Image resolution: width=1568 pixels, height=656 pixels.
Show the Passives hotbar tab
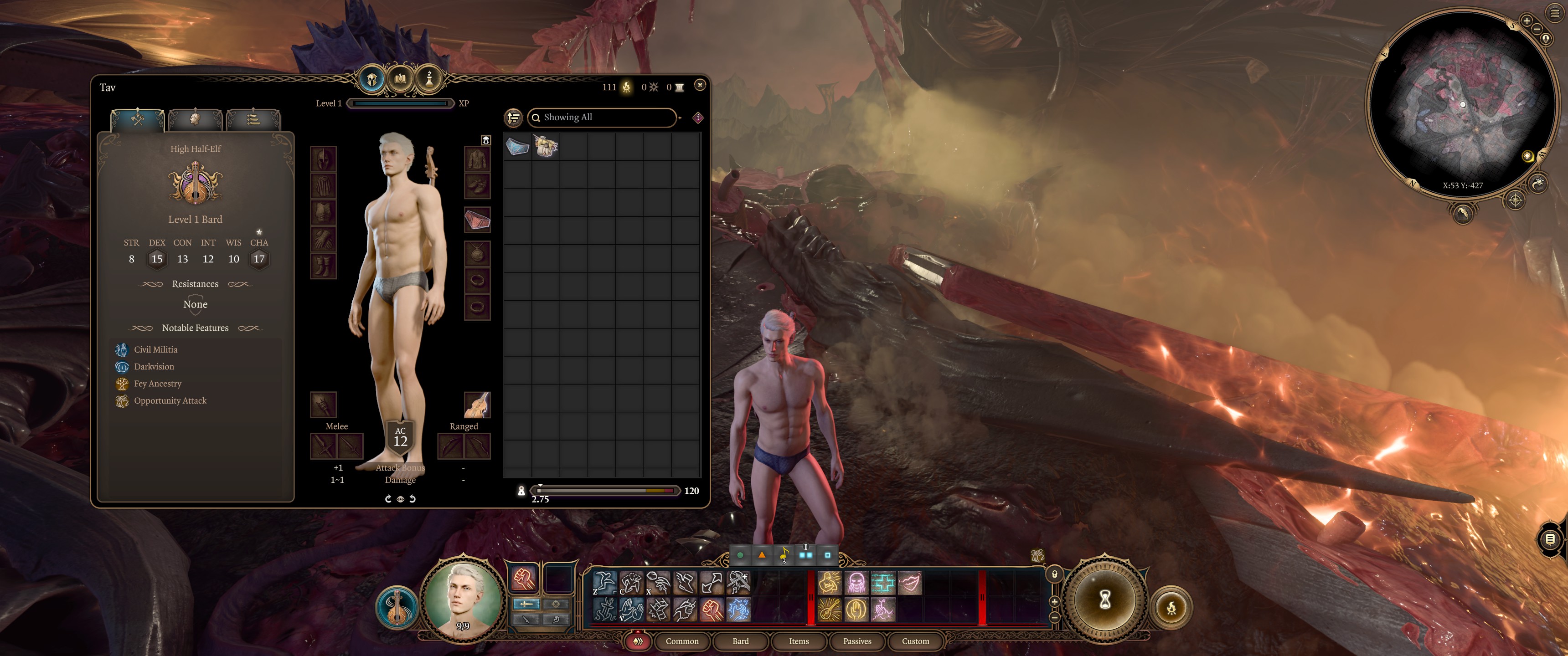856,641
